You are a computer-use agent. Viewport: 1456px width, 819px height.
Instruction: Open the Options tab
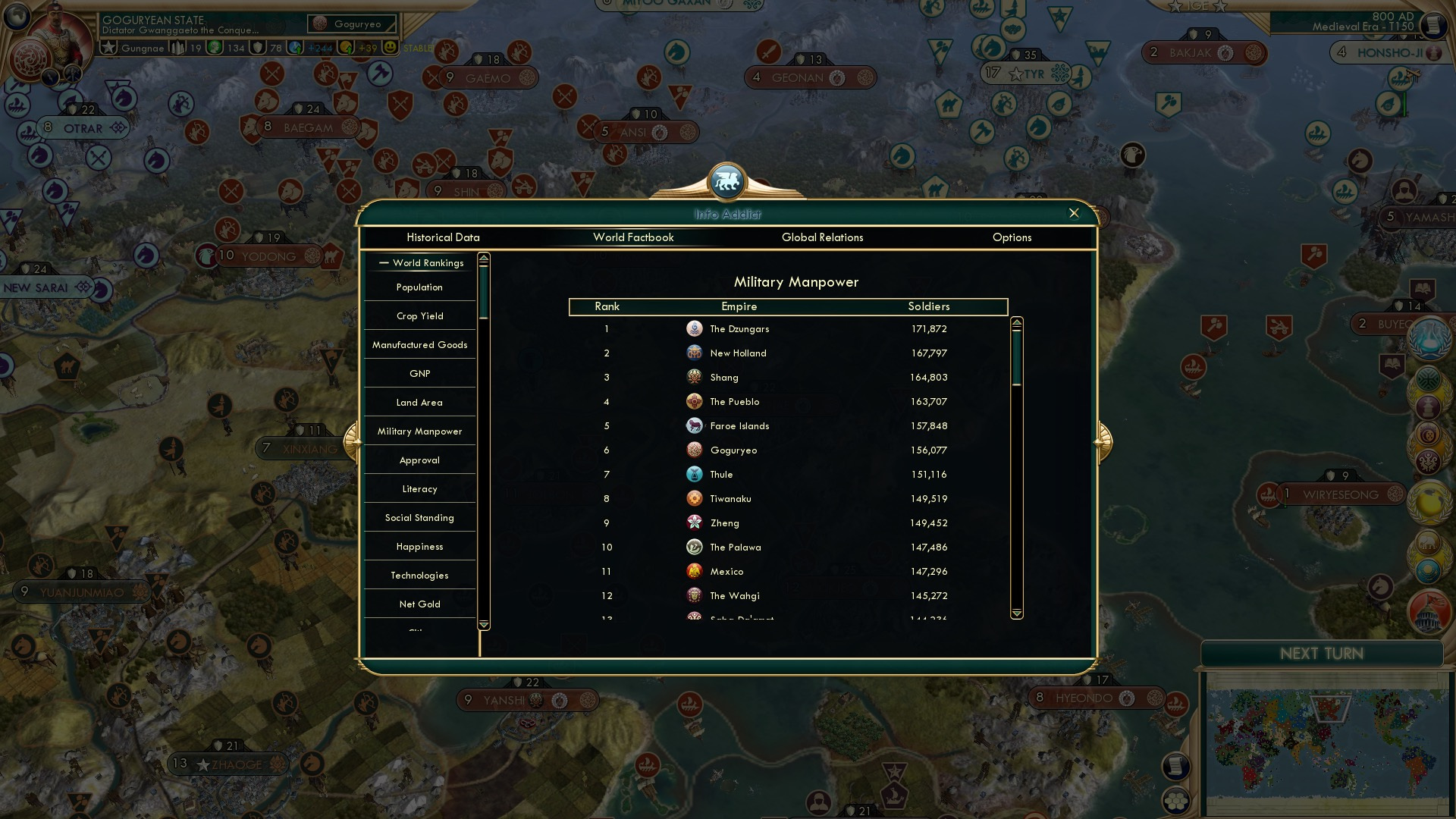pos(1012,237)
